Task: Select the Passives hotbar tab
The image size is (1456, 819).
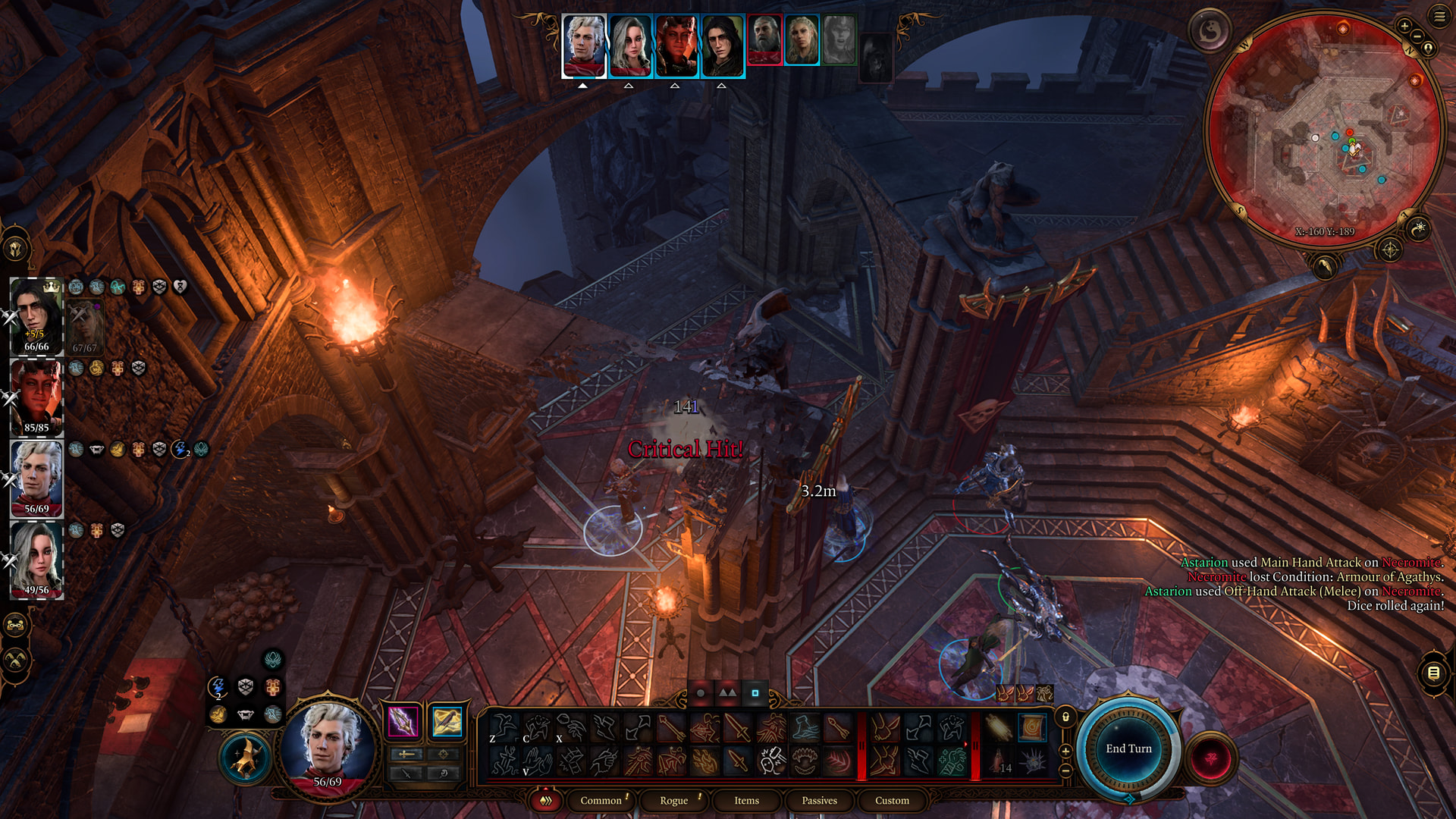Action: (819, 800)
